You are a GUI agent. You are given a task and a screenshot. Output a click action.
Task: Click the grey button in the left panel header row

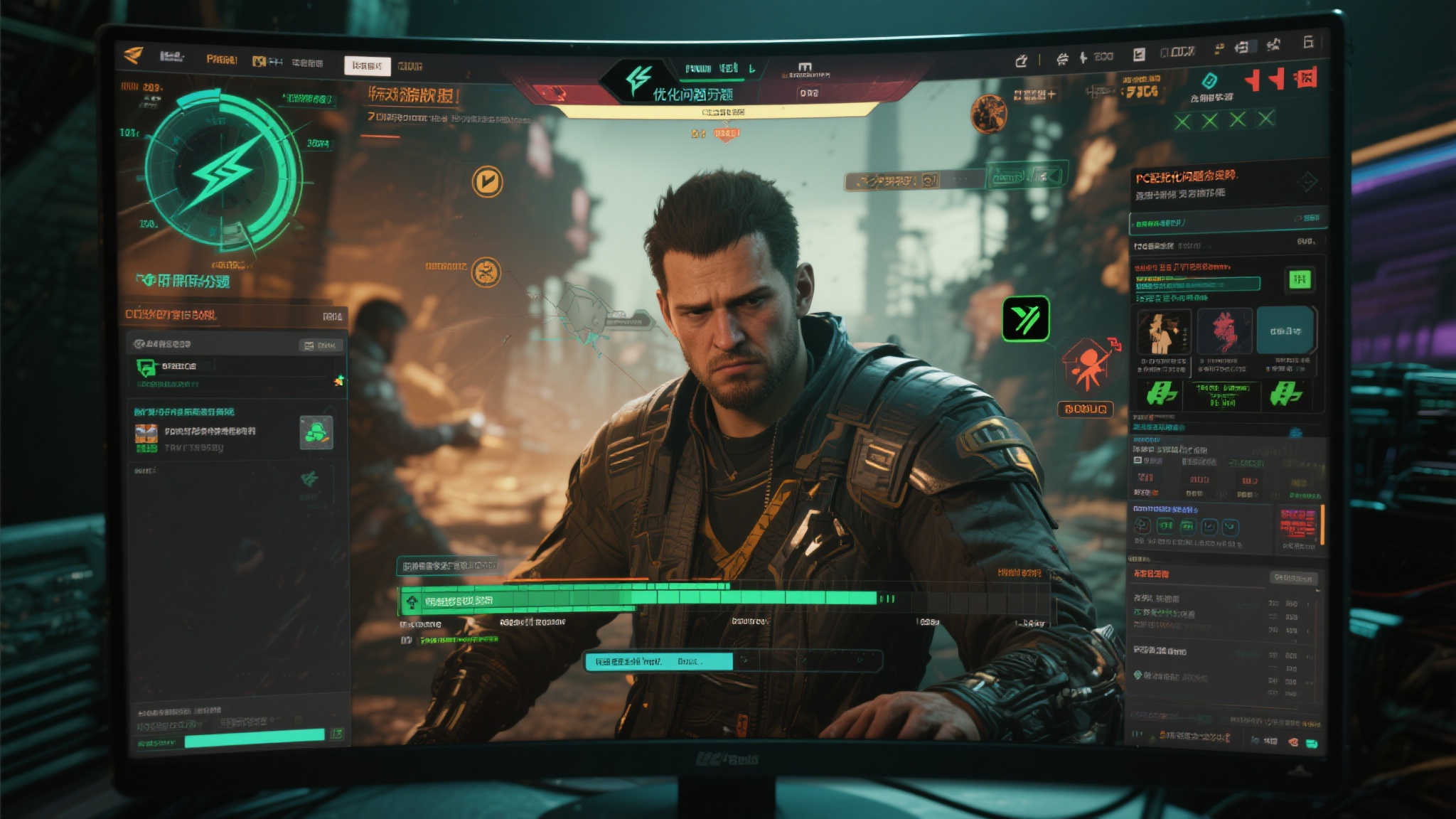[321, 346]
